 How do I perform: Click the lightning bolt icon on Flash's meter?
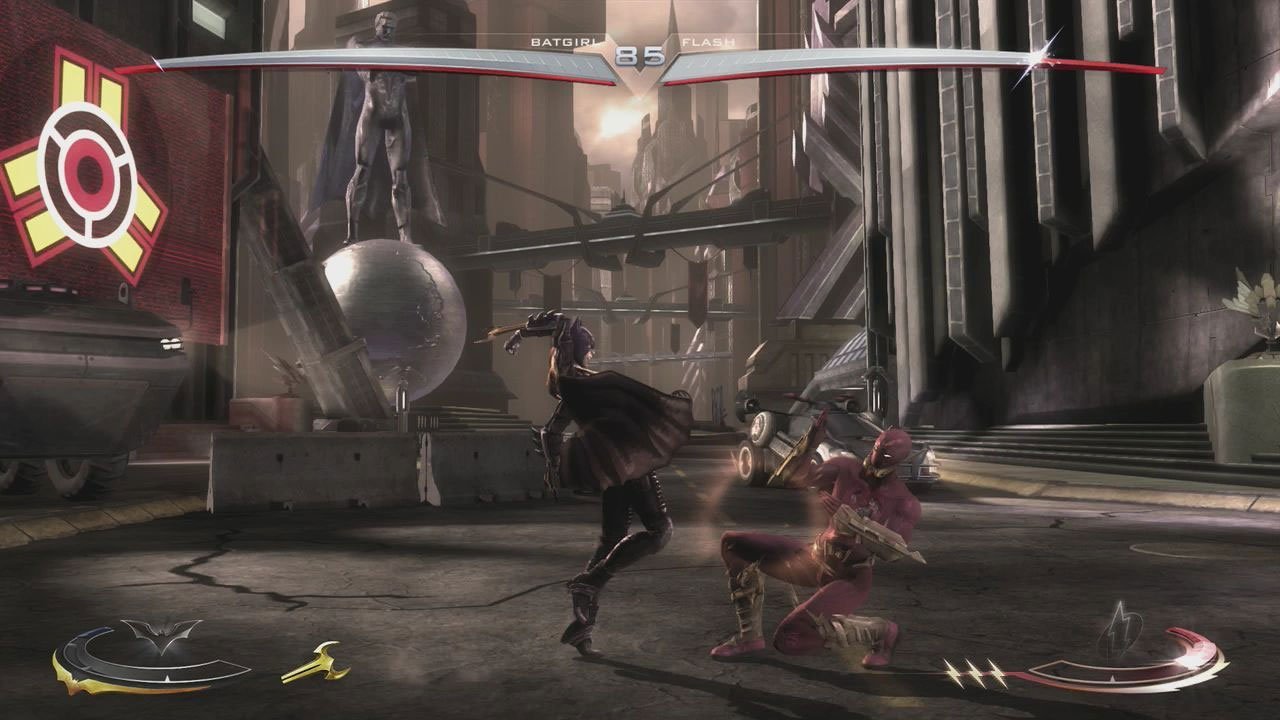click(x=1122, y=630)
